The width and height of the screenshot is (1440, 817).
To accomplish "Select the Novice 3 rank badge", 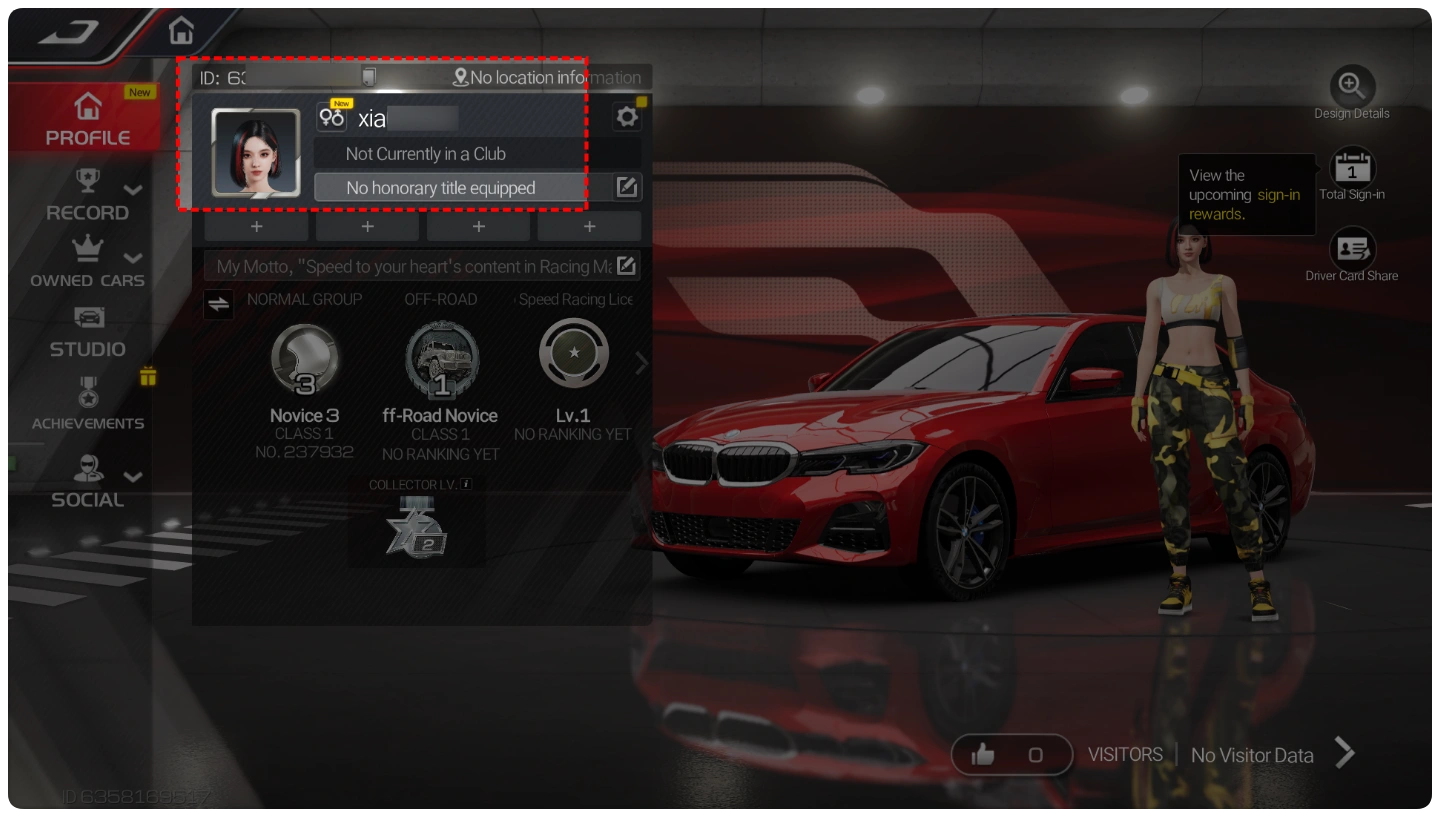I will tap(305, 358).
